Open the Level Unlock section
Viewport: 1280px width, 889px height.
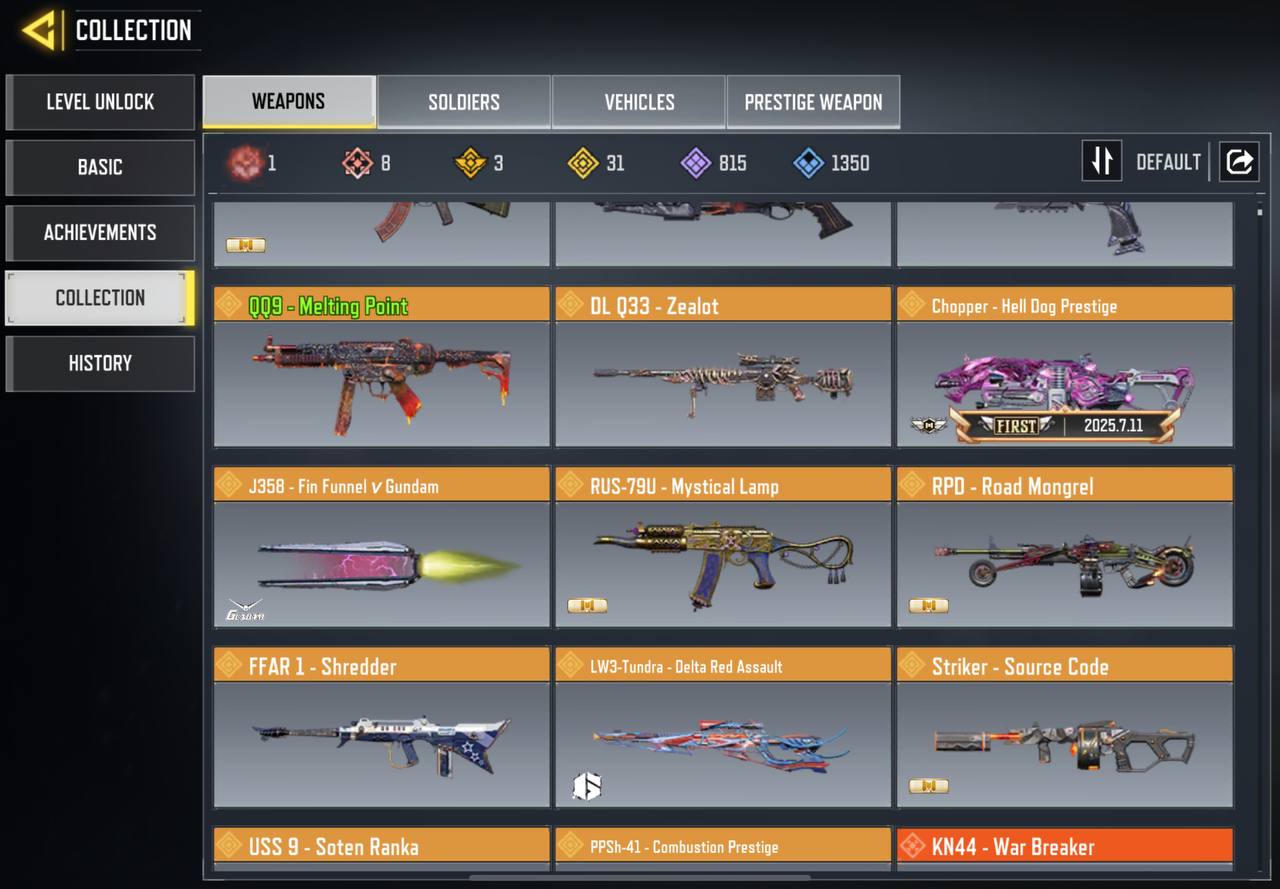(x=100, y=102)
